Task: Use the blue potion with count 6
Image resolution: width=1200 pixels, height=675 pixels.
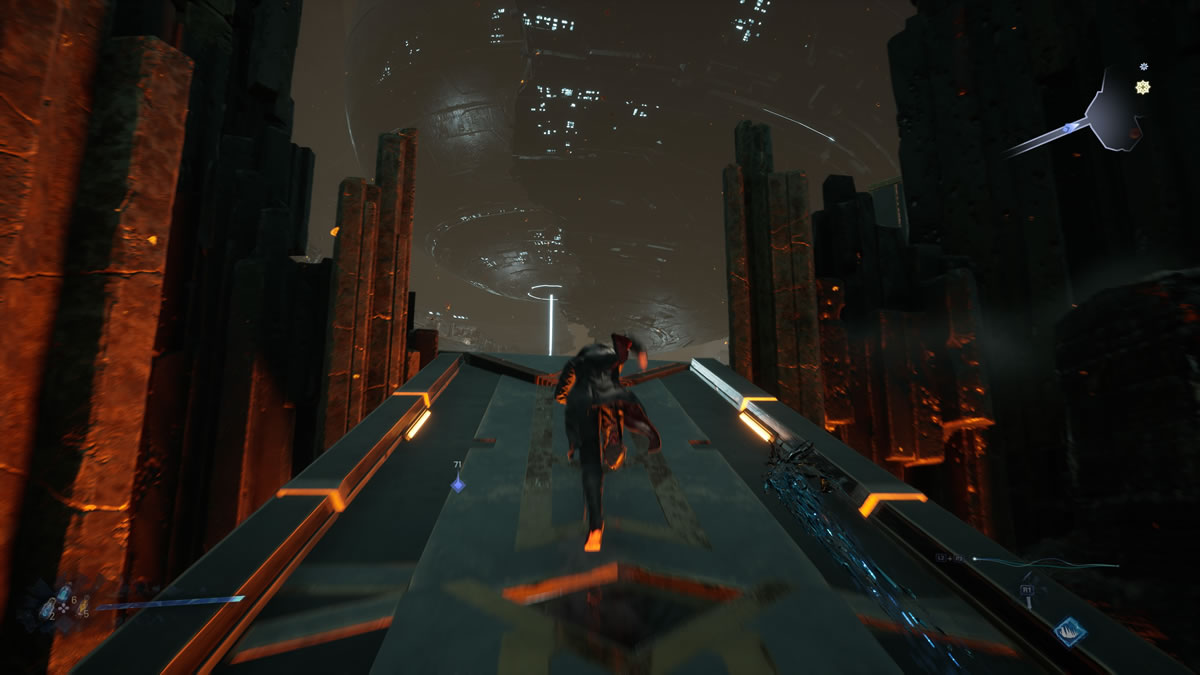Action: pos(62,590)
